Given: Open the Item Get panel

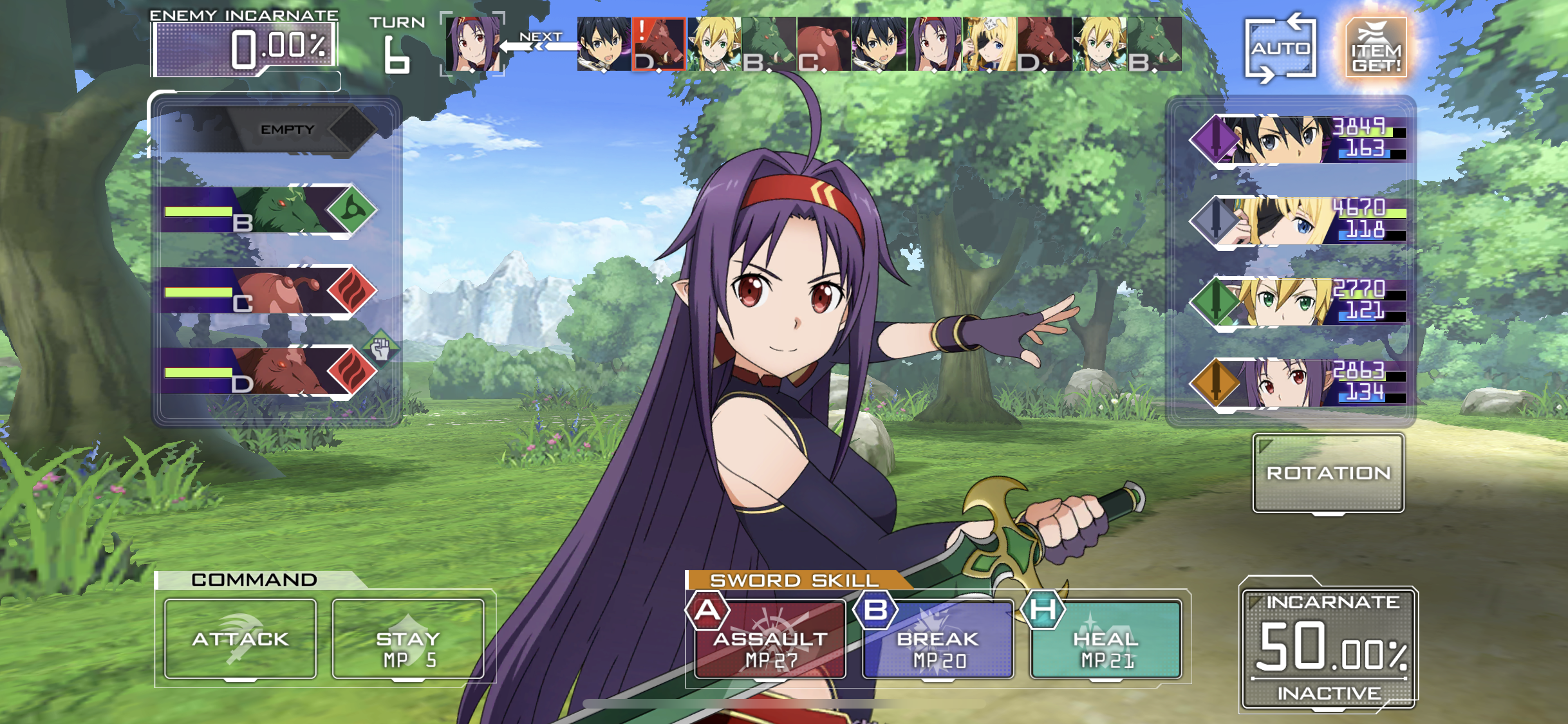Looking at the screenshot, I should pyautogui.click(x=1376, y=48).
